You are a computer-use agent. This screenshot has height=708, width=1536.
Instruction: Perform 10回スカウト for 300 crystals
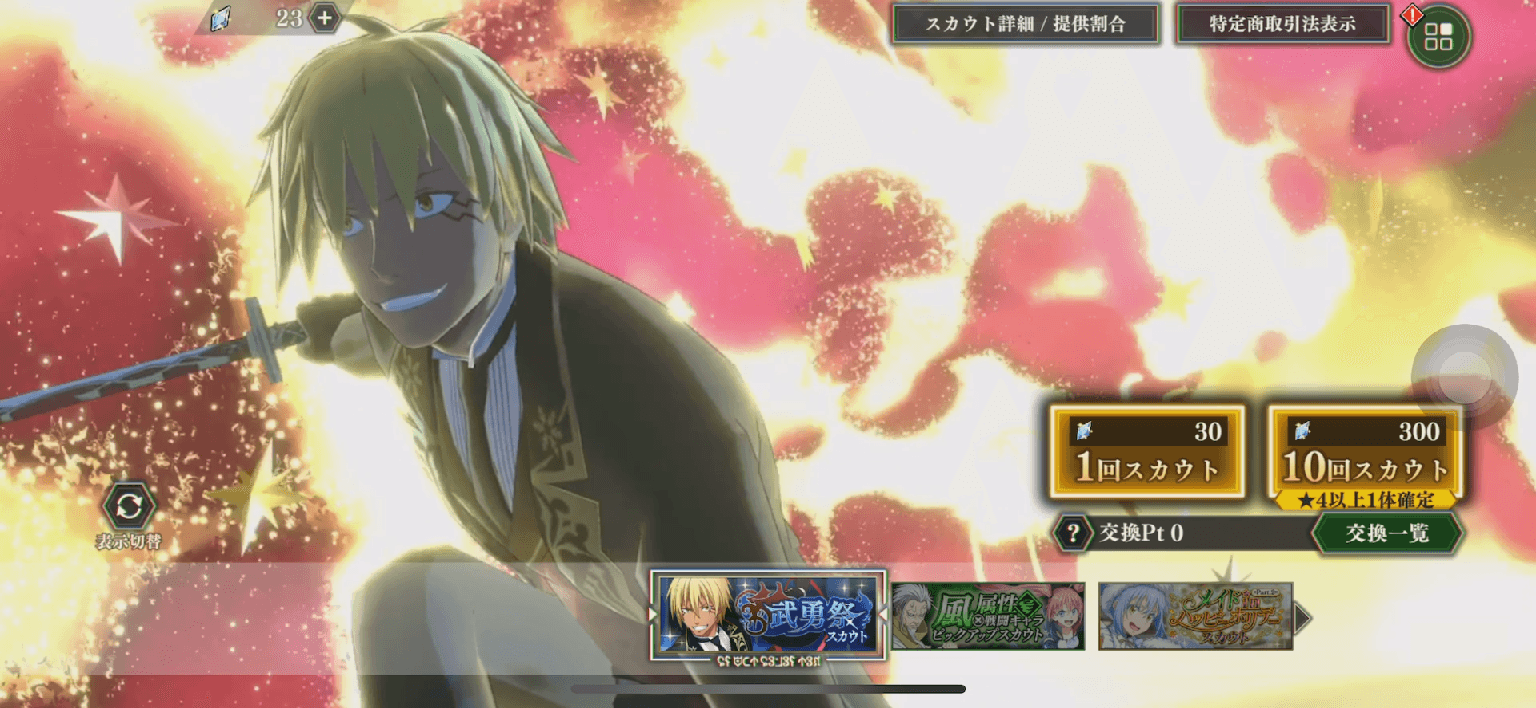point(1365,451)
